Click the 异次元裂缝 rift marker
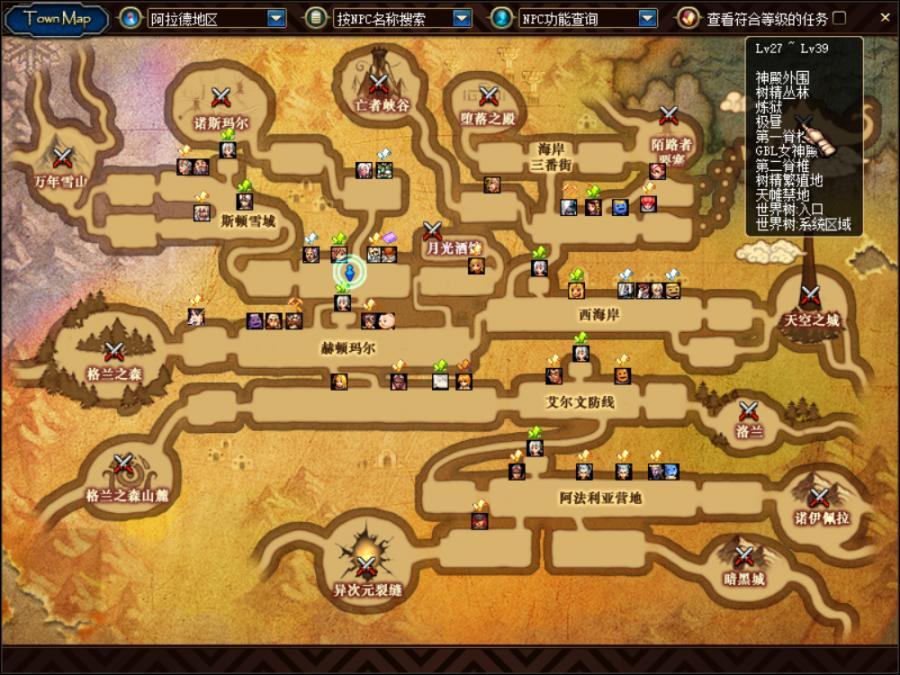The image size is (900, 675). (x=367, y=564)
